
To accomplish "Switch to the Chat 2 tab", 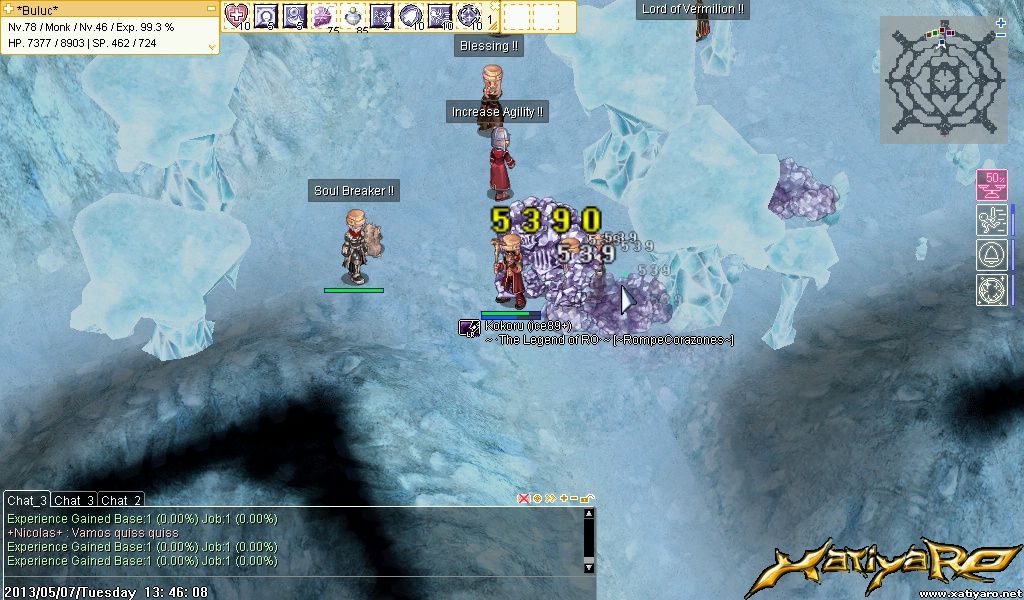I will click(121, 500).
